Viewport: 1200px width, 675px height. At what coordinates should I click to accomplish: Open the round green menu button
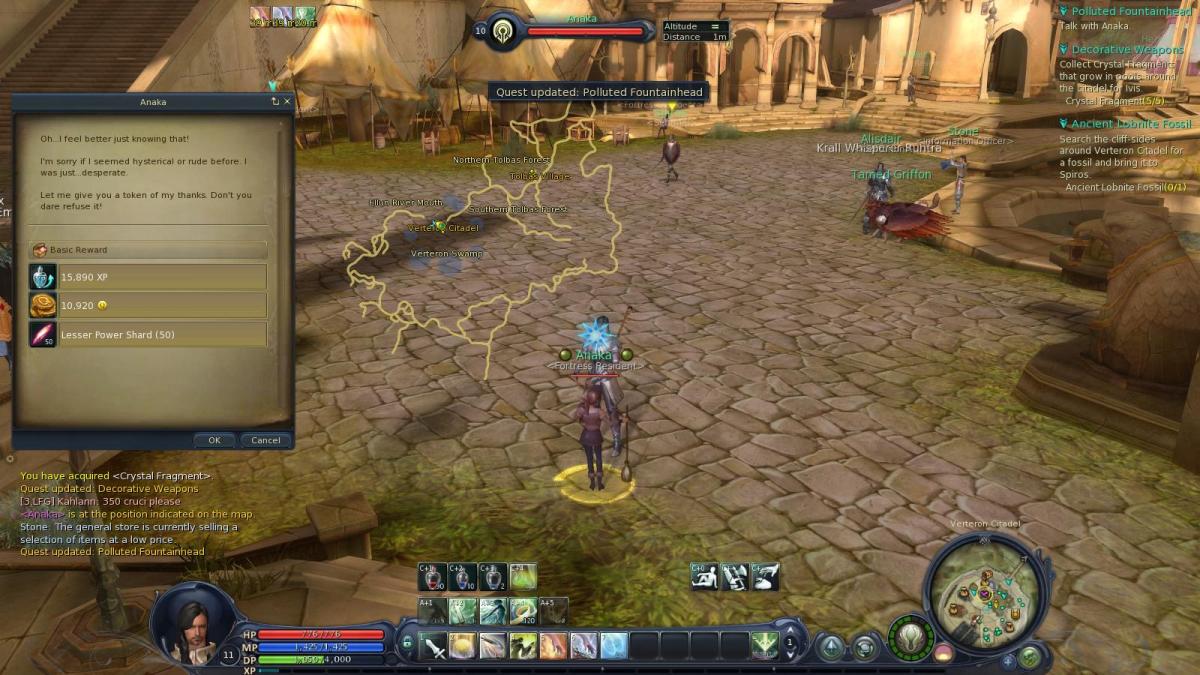click(1029, 657)
